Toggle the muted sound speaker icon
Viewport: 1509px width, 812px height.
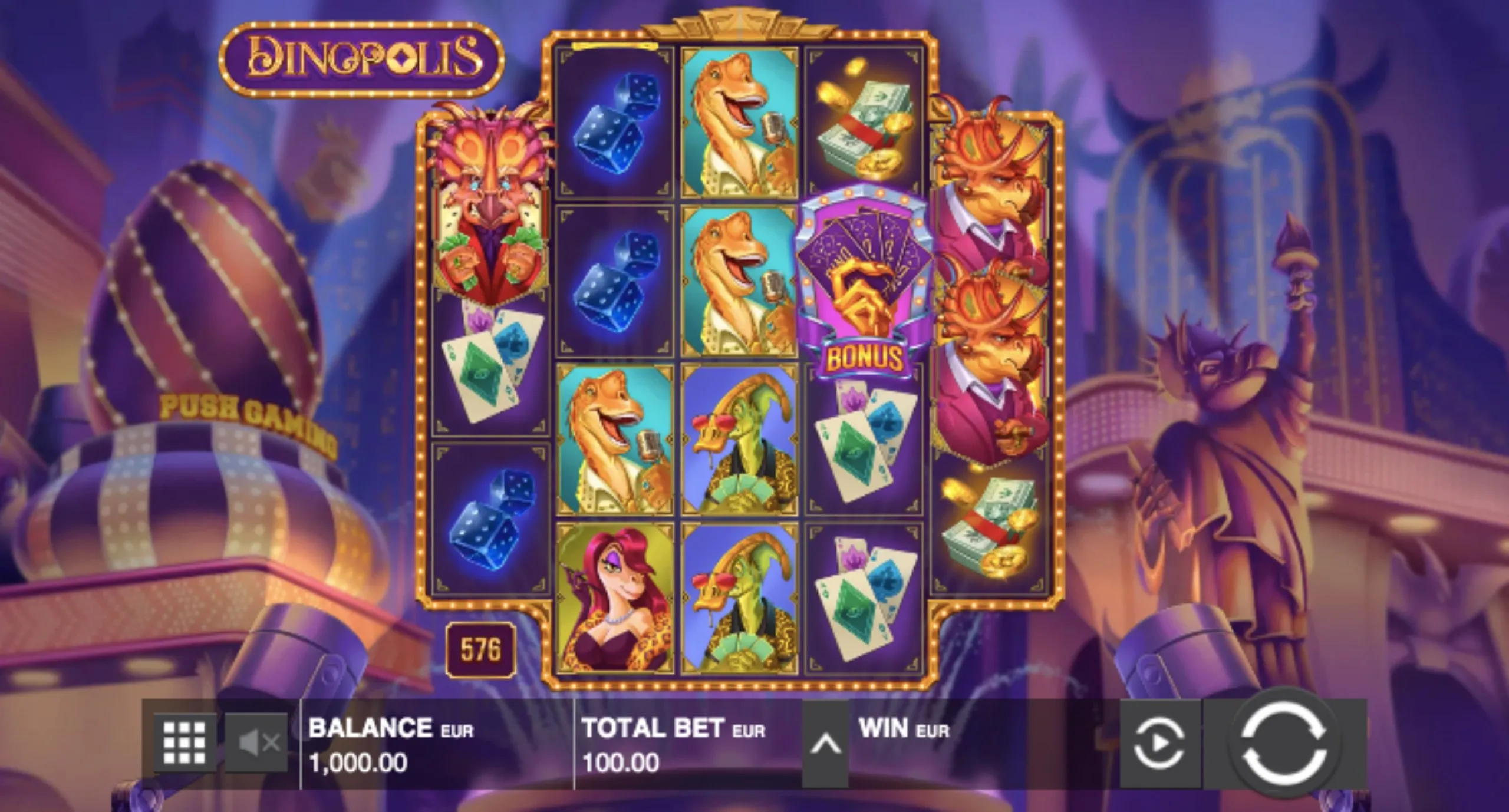point(257,744)
